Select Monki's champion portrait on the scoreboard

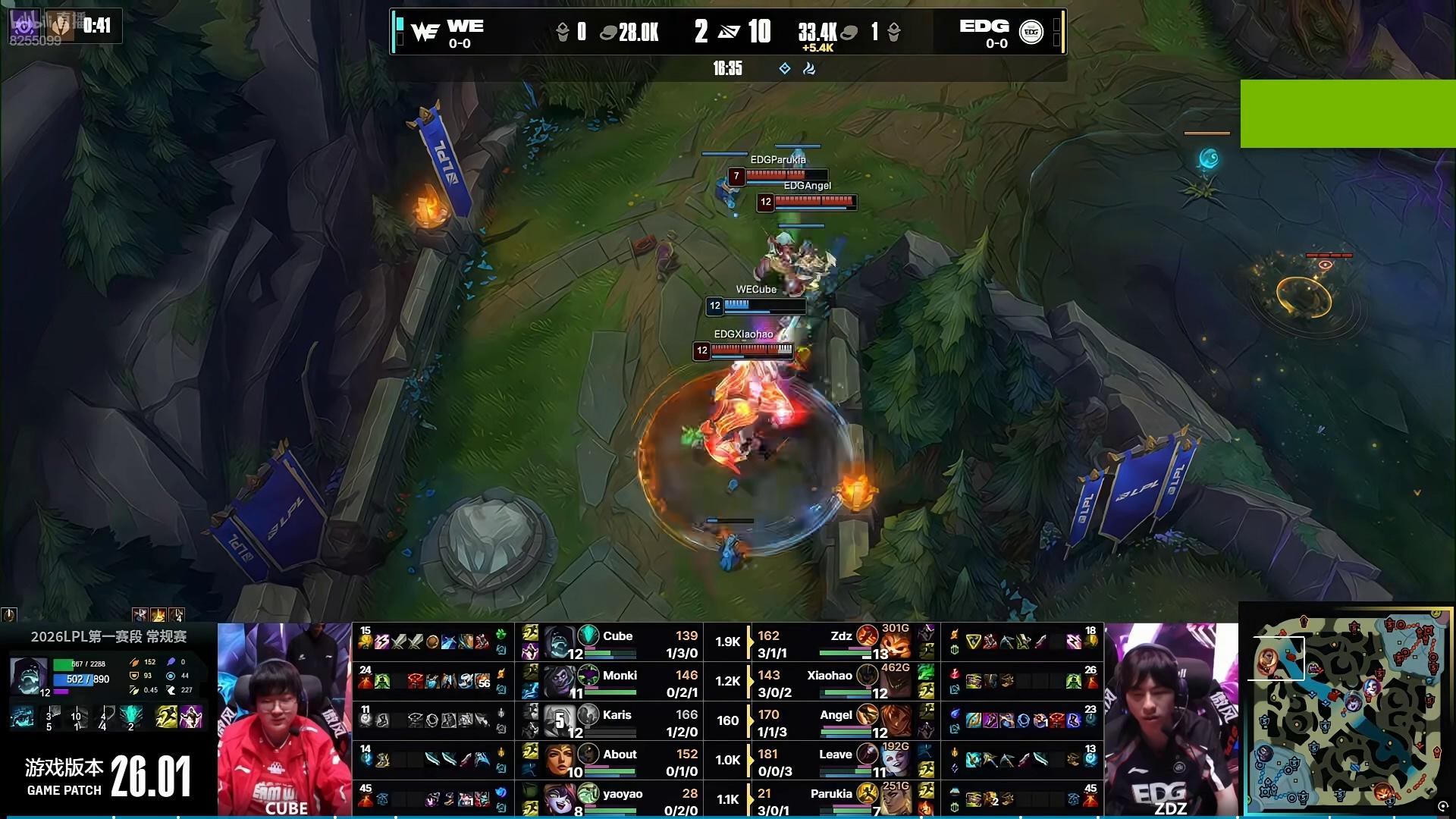pyautogui.click(x=558, y=682)
